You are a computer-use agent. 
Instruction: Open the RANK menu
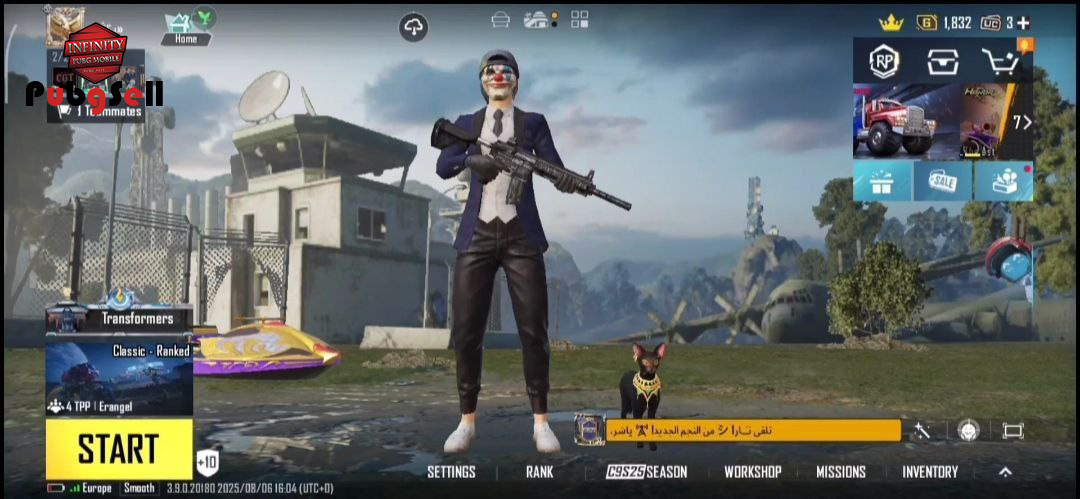[540, 472]
